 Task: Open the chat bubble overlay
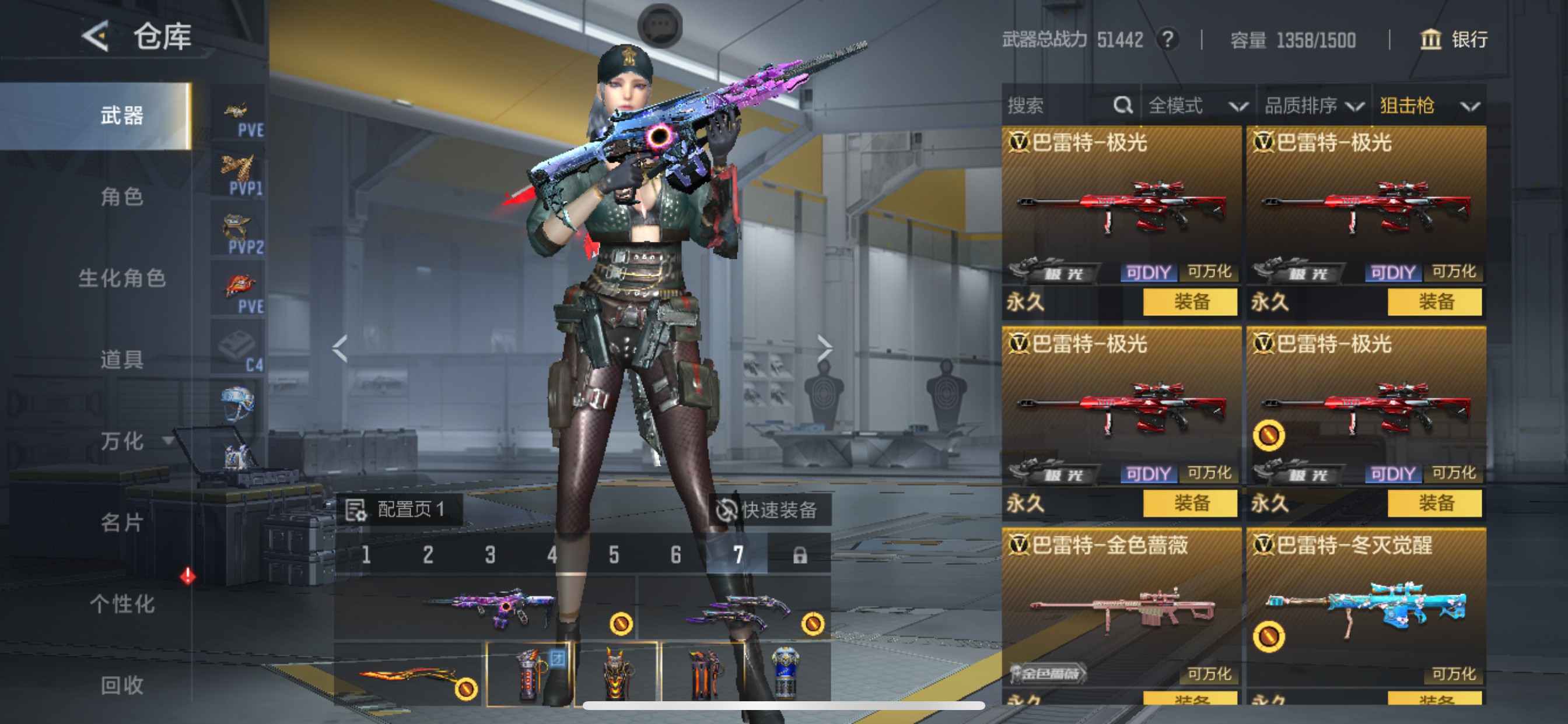(660, 26)
